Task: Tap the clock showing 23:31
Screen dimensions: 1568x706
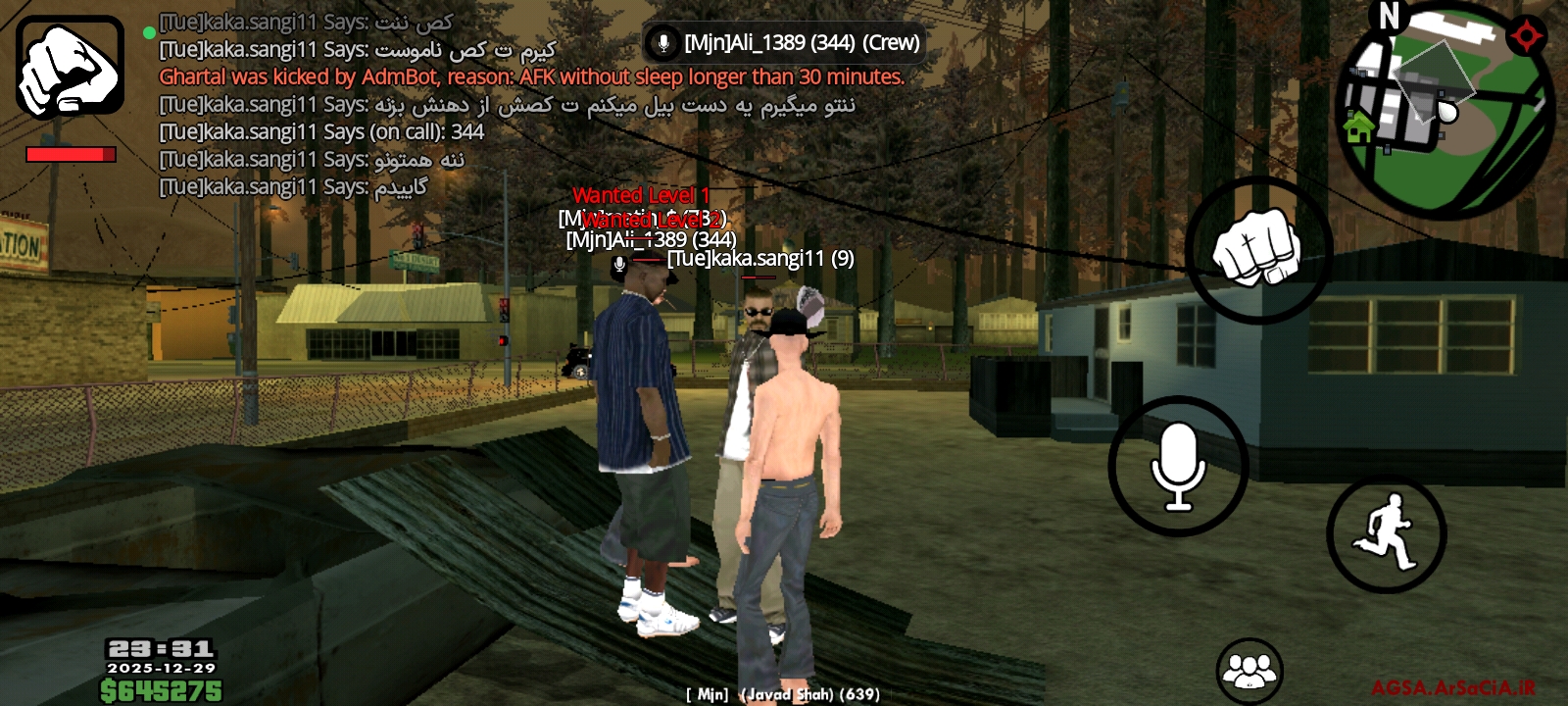Action: click(162, 647)
